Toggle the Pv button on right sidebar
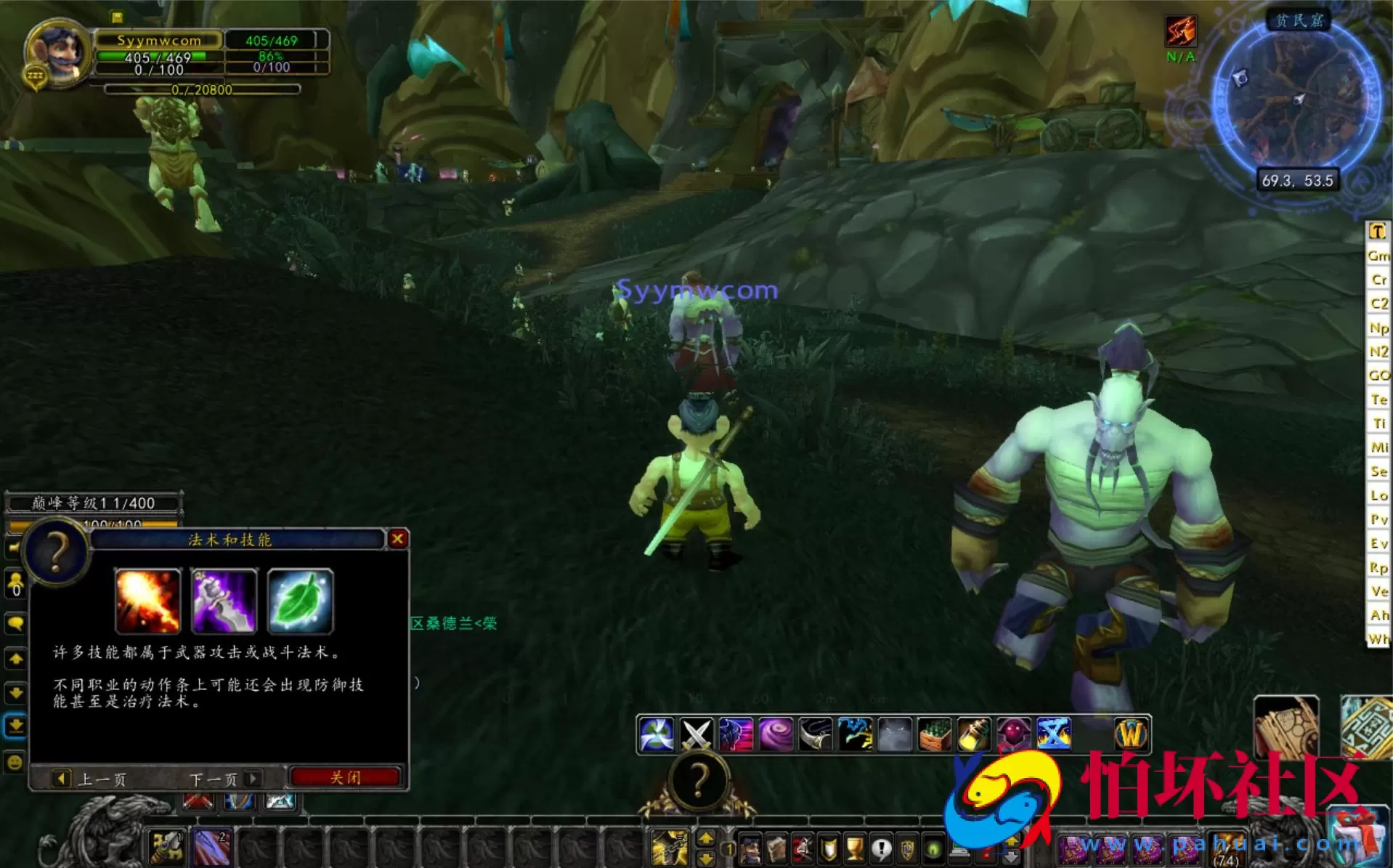1393x868 pixels. pos(1379,520)
